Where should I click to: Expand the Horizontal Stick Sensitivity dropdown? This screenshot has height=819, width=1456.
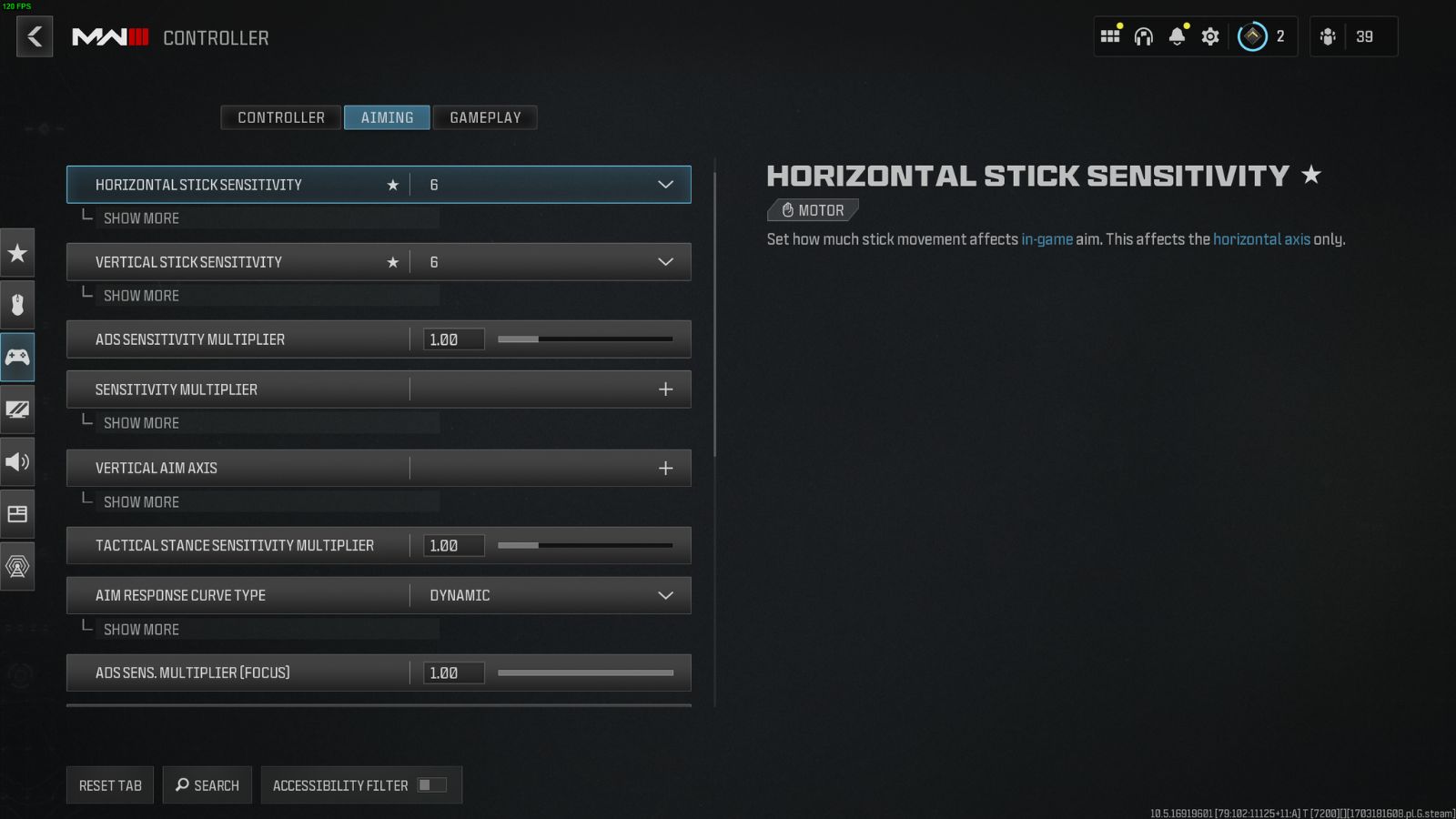click(x=663, y=184)
